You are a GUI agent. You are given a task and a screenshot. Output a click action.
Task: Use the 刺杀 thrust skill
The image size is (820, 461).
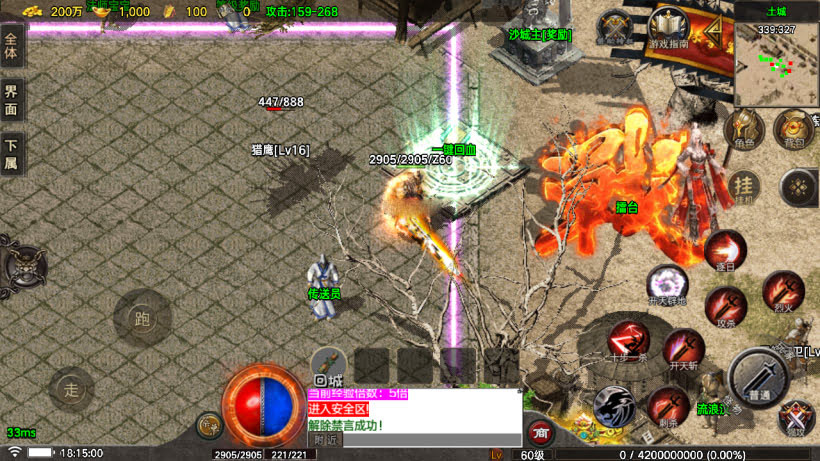667,405
